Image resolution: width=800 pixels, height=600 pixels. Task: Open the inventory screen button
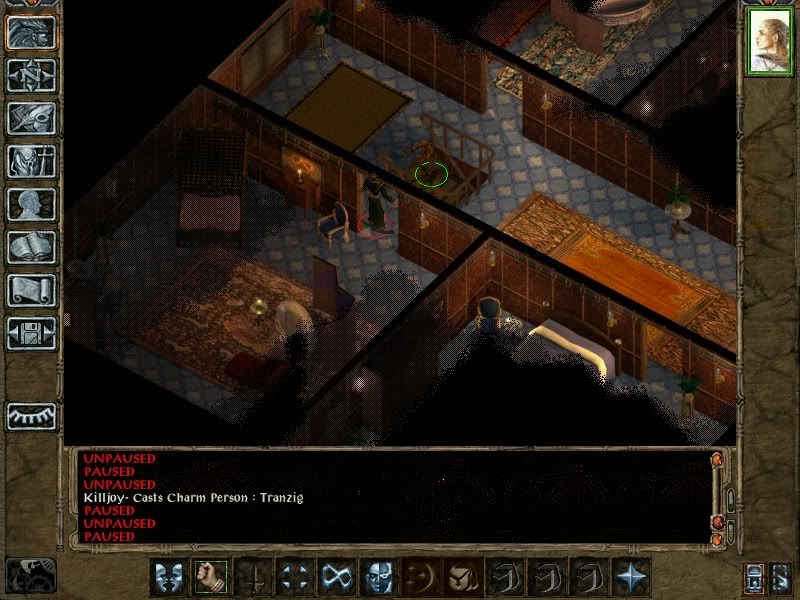31,161
